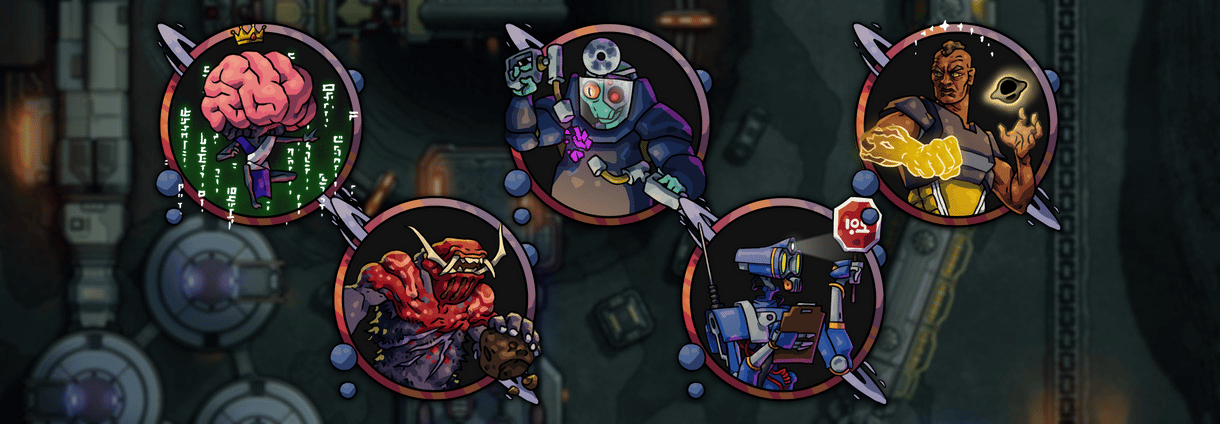Viewport: 1220px width, 424px height.
Task: Choose the blue robot holding stop sign
Action: tap(783, 297)
